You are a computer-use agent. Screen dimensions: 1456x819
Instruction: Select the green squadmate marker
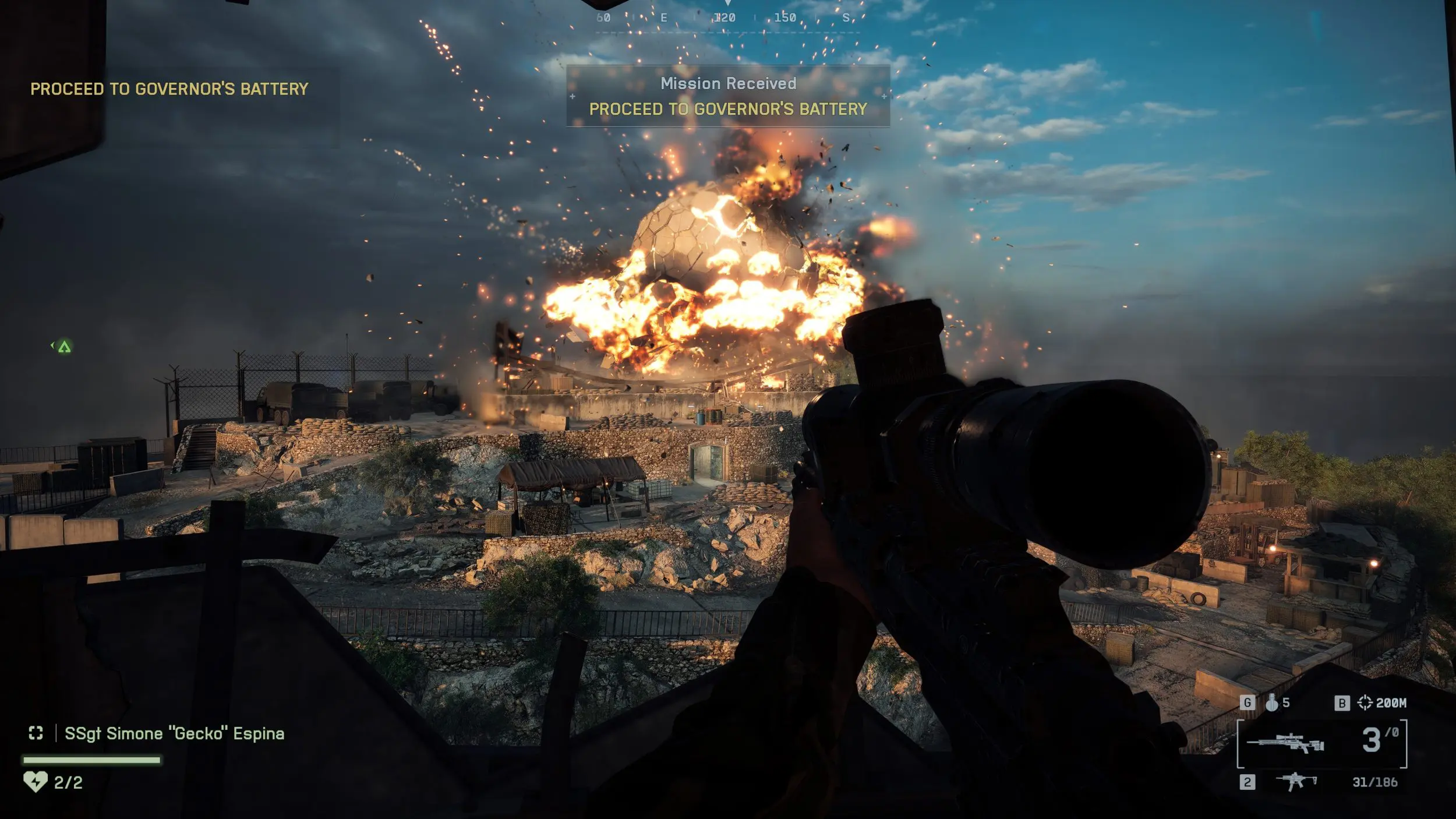(x=64, y=347)
